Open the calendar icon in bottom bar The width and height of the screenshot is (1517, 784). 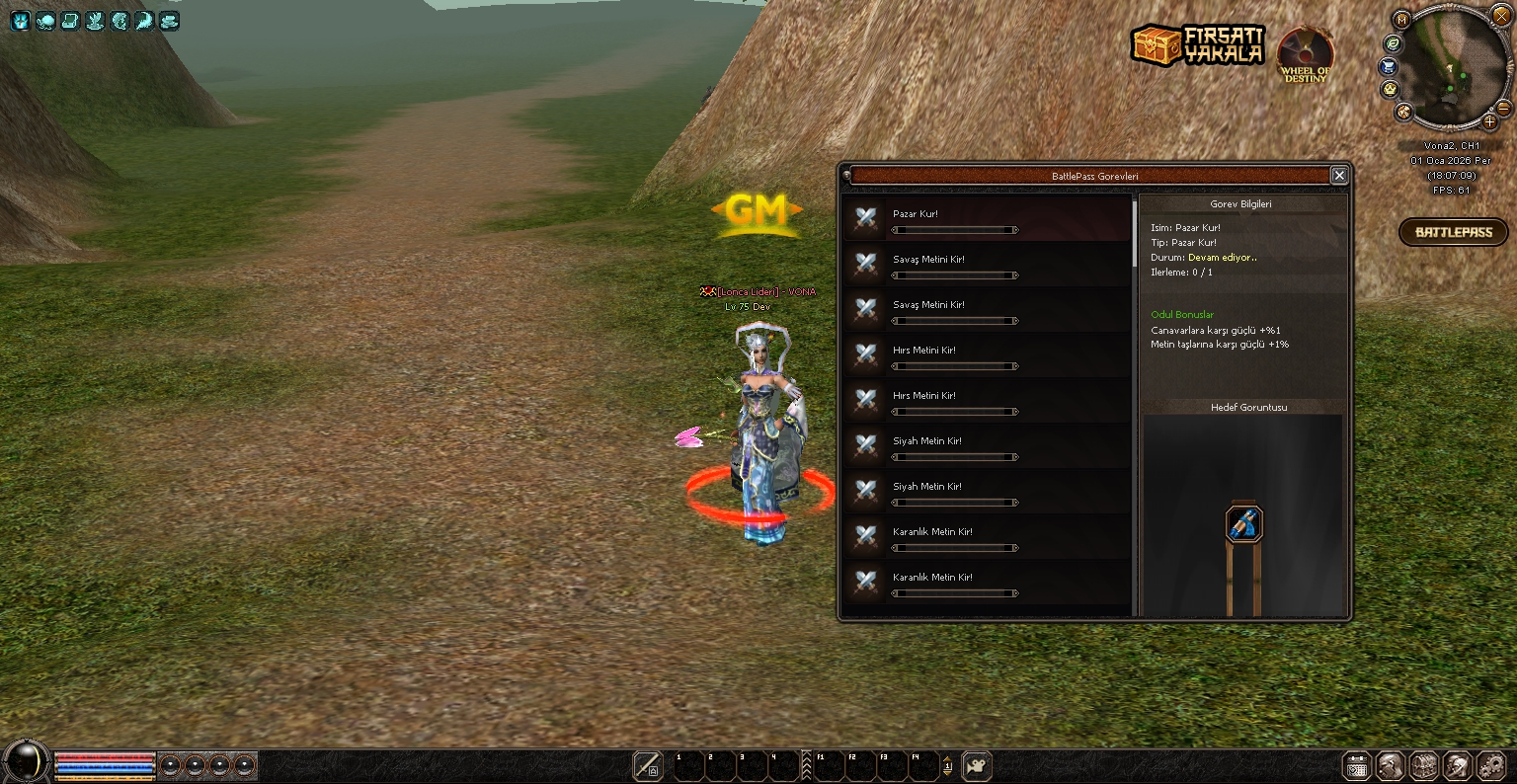[1357, 765]
